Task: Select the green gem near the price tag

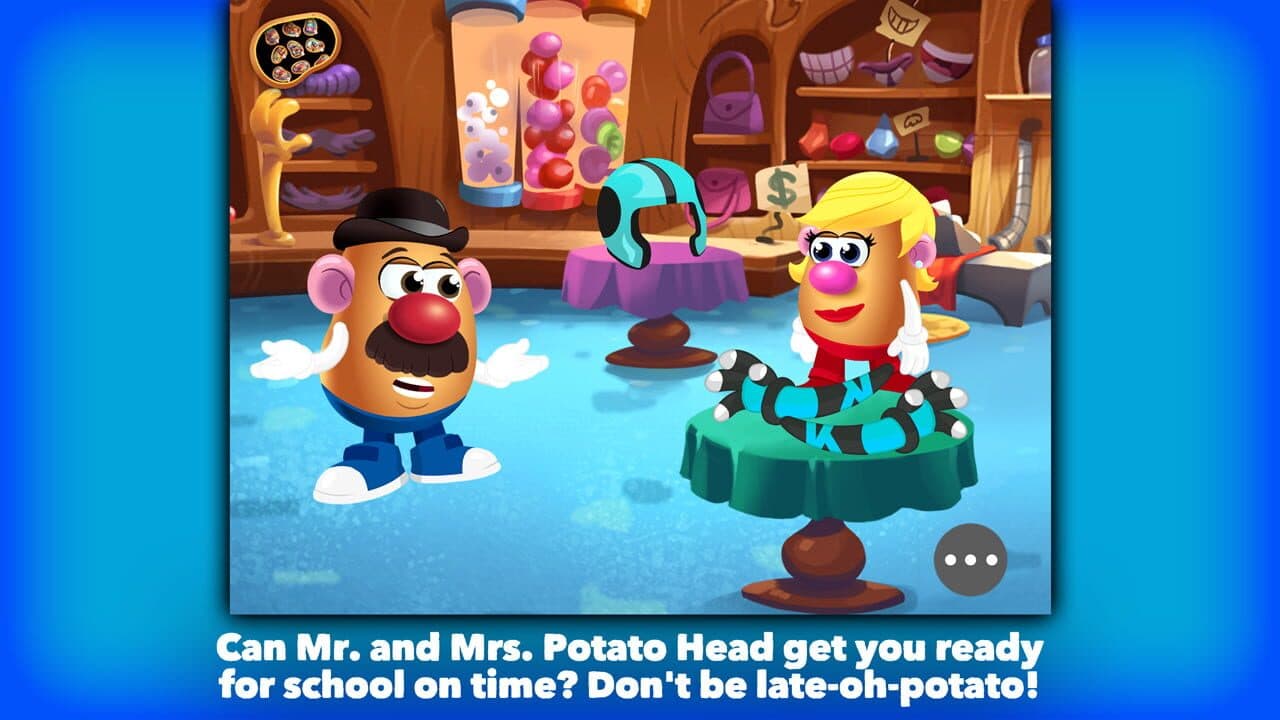Action: point(947,145)
